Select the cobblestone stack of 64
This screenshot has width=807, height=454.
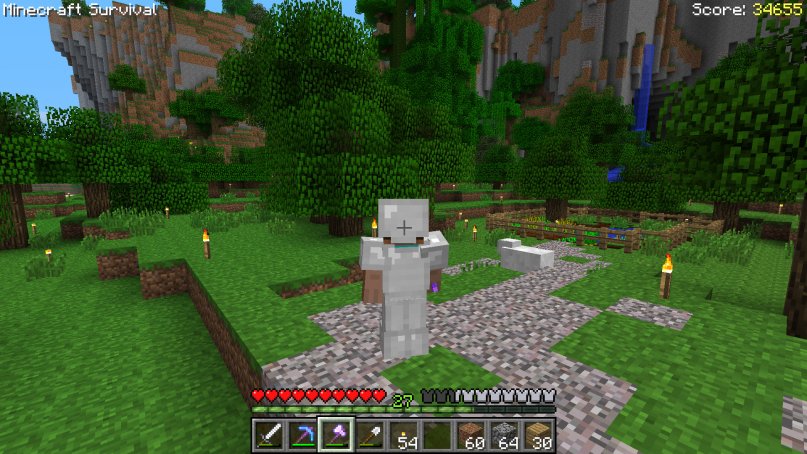[505, 436]
